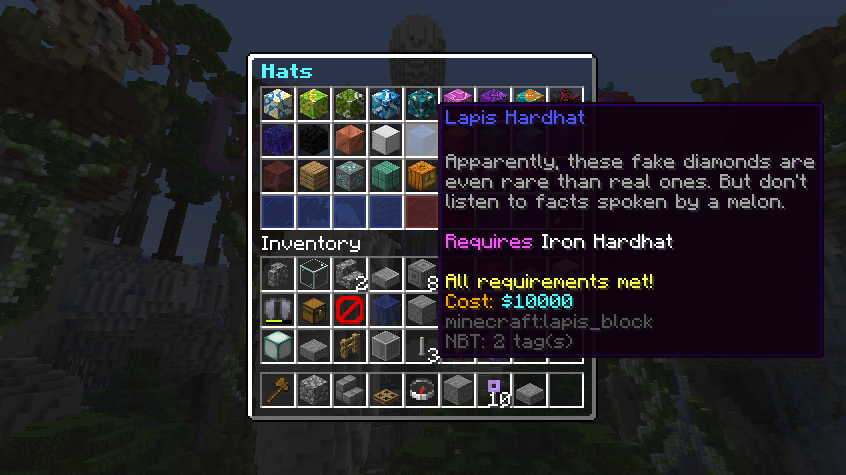Screen dimensions: 846x475
Task: Select the black coal block hat
Action: [313, 140]
